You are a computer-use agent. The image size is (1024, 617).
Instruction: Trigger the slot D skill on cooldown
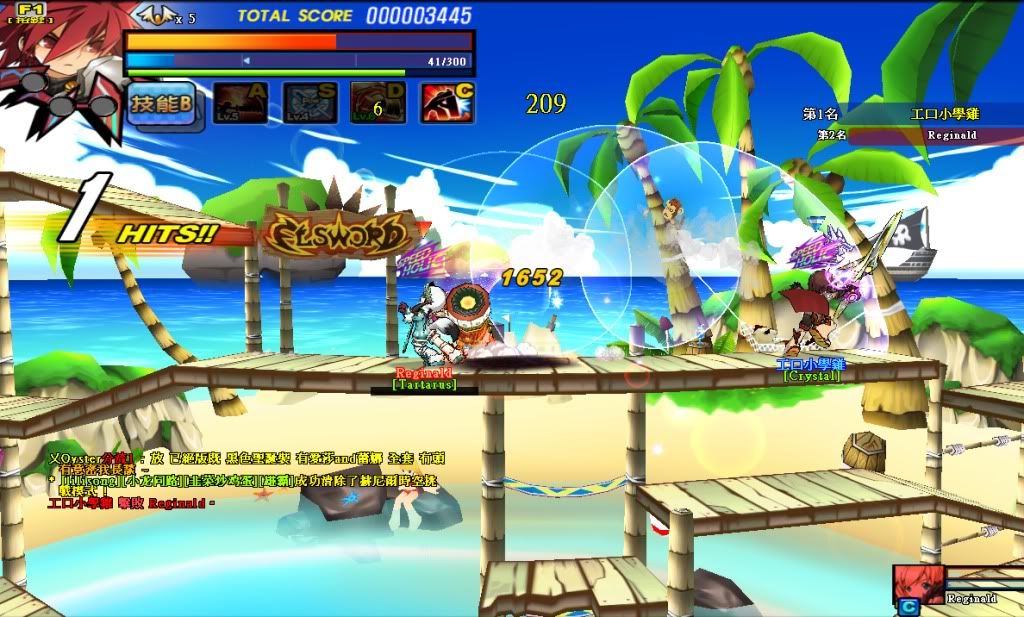pos(378,103)
